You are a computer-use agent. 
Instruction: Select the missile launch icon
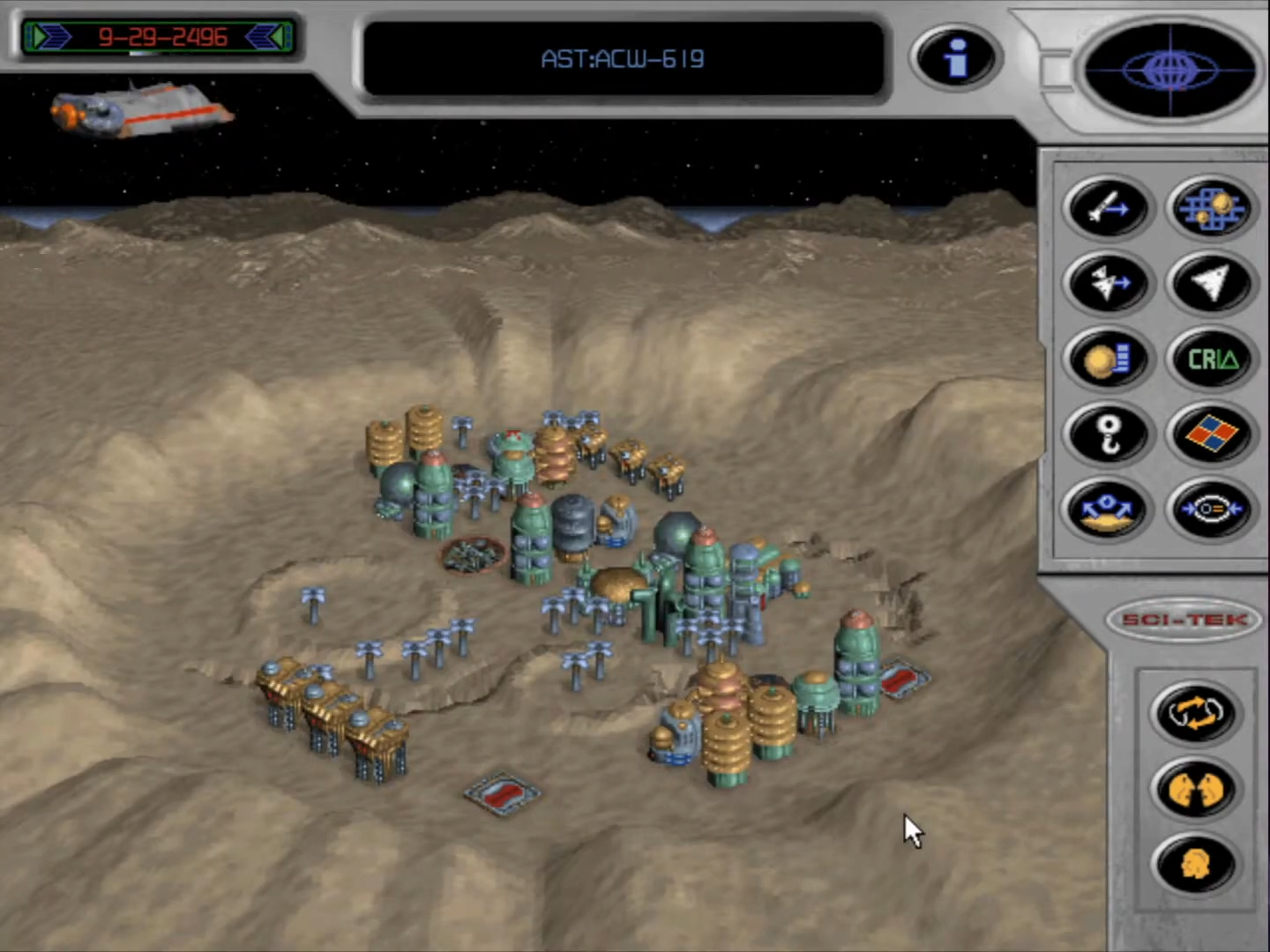(1108, 208)
